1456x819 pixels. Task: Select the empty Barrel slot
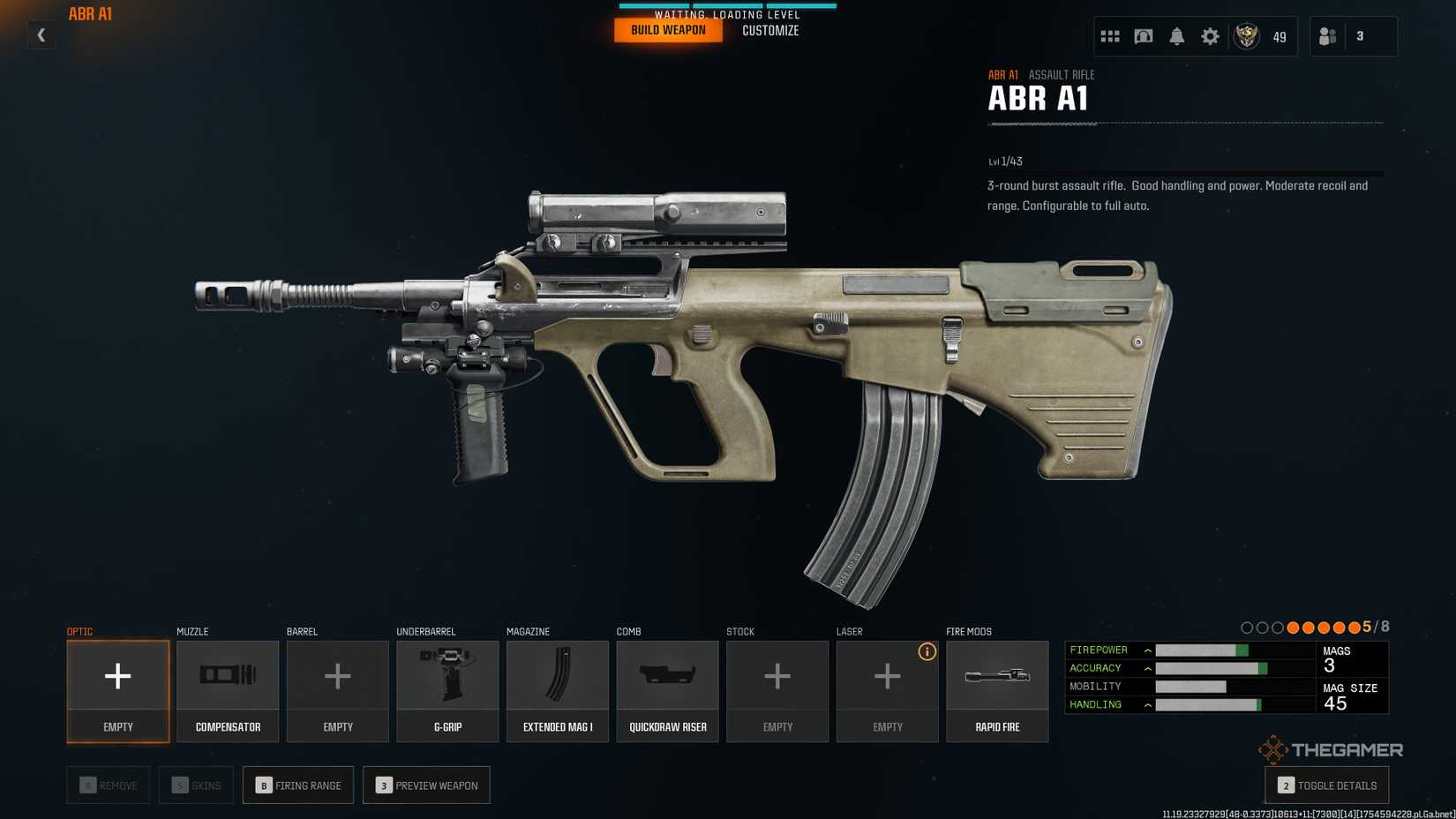(x=338, y=691)
